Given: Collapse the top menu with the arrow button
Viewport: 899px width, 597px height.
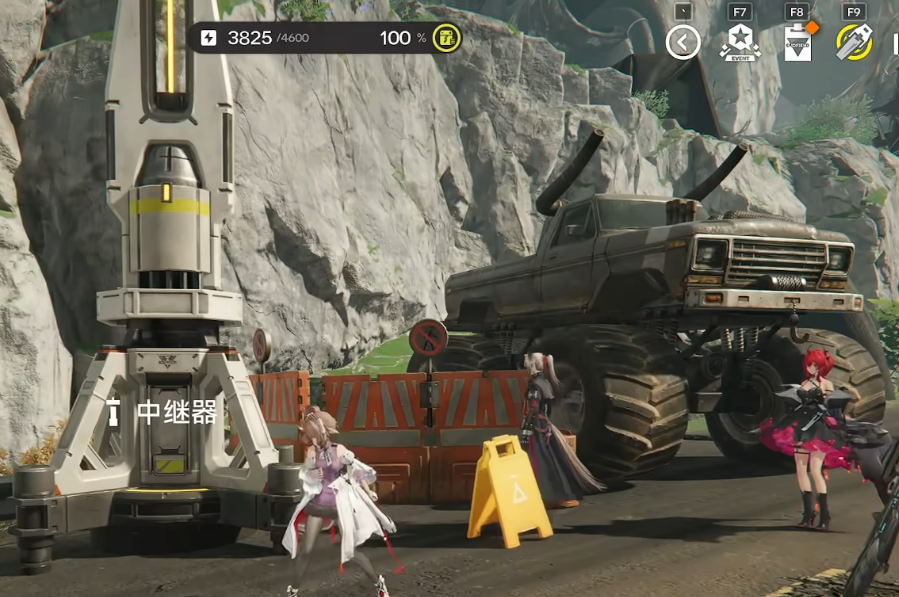Looking at the screenshot, I should (683, 43).
